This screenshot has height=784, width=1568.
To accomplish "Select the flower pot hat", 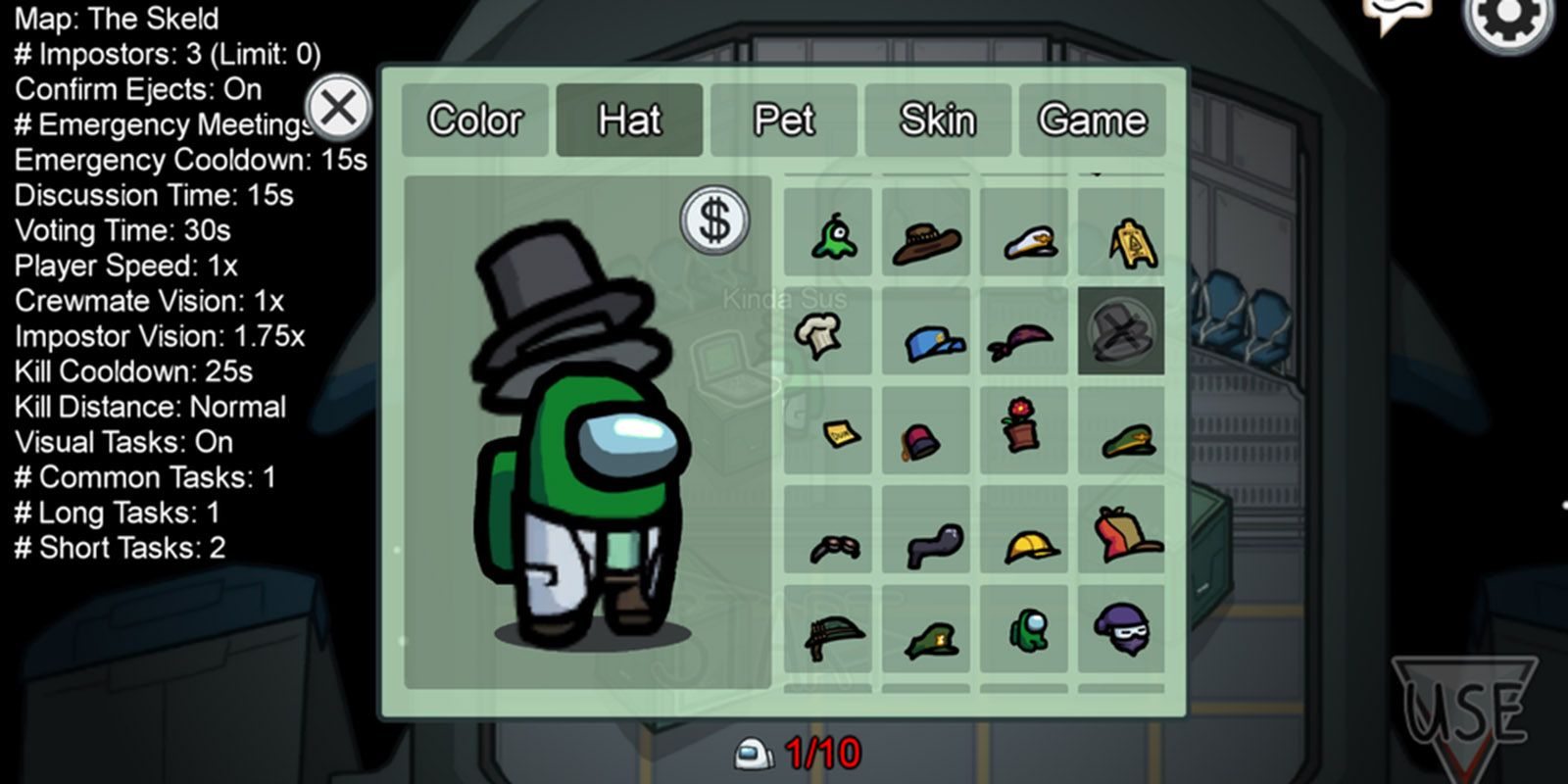I will click(x=1023, y=431).
